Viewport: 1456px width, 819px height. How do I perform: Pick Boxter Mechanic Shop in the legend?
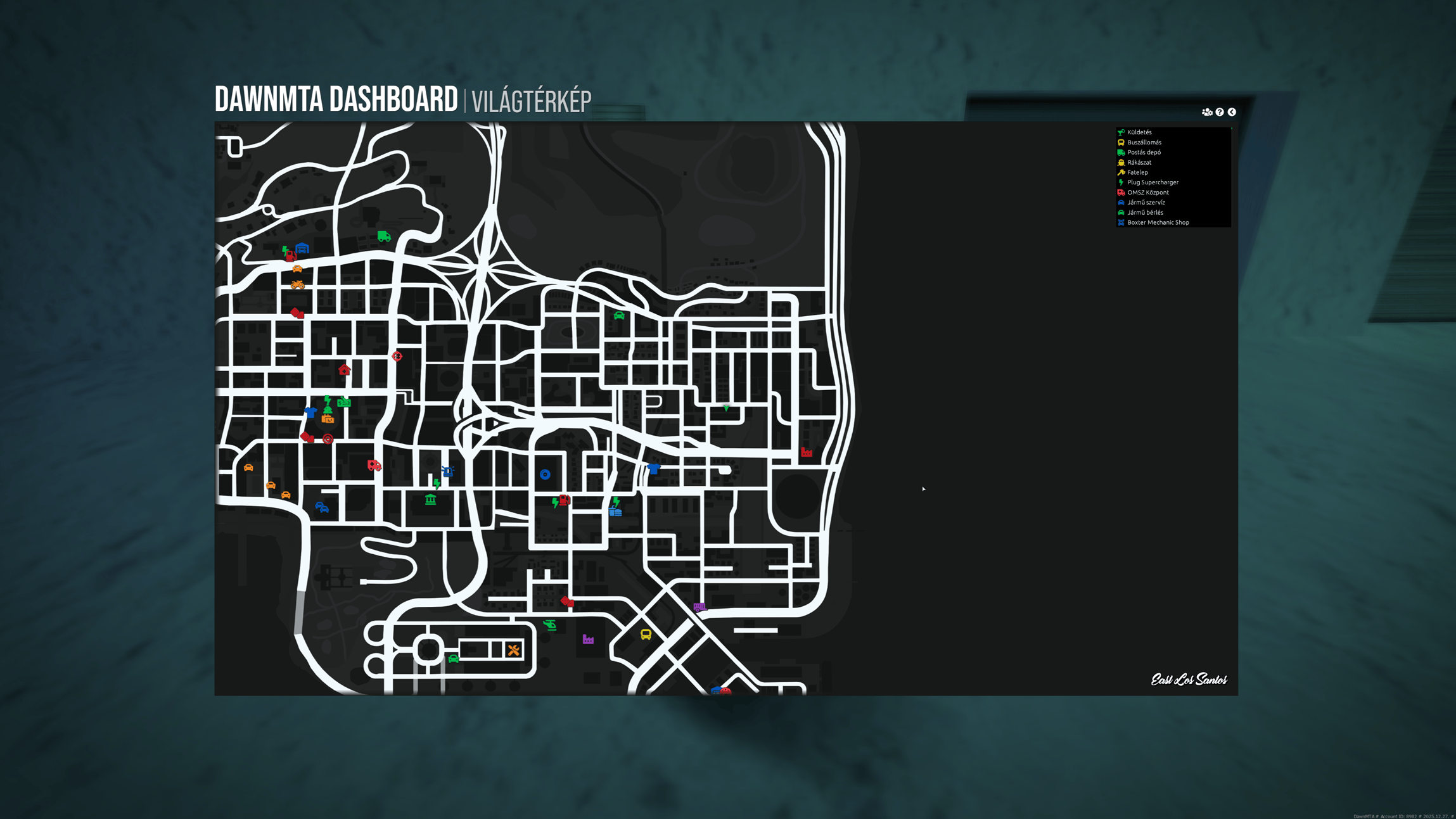(1158, 222)
